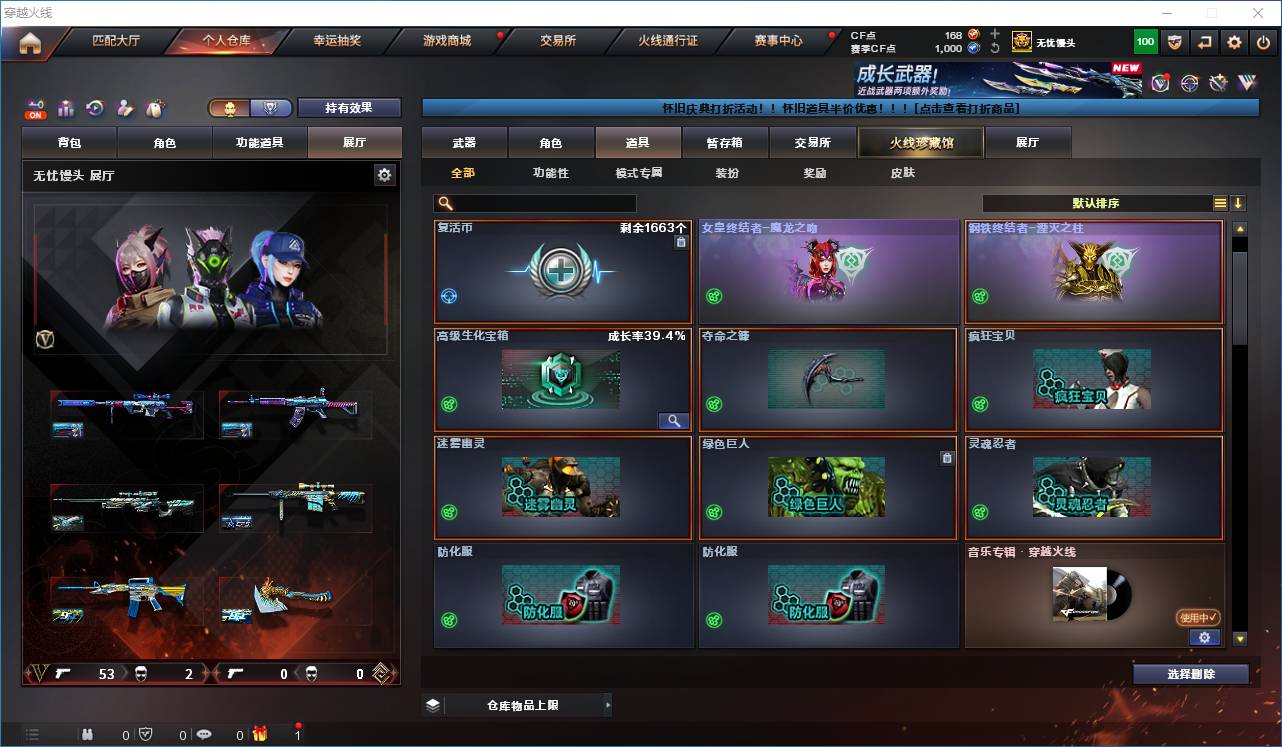This screenshot has height=747, width=1282.
Task: Click the gear icon on the 无忧馒头 展厅 header
Action: (385, 174)
